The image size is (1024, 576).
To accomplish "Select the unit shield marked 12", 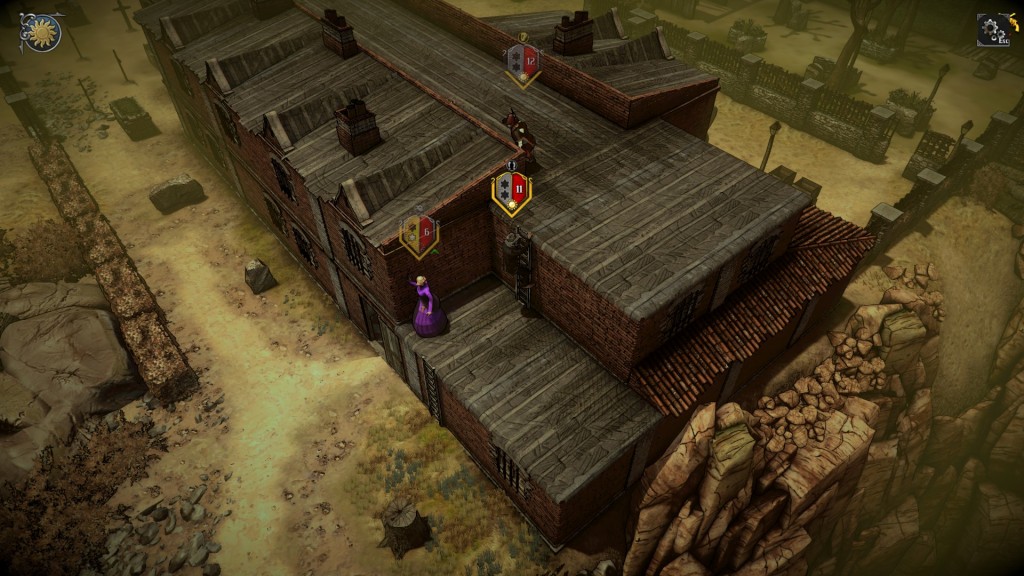I will pyautogui.click(x=522, y=63).
